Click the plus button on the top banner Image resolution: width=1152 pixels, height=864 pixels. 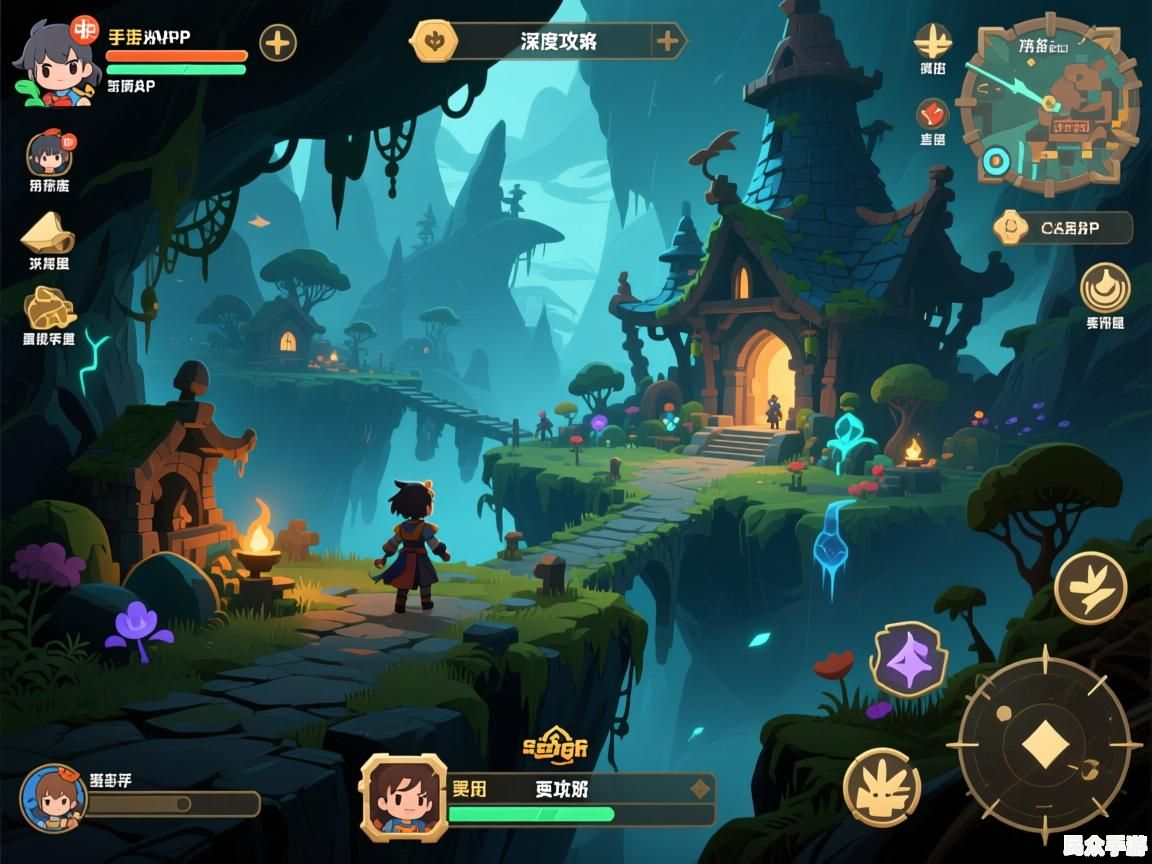(x=667, y=42)
